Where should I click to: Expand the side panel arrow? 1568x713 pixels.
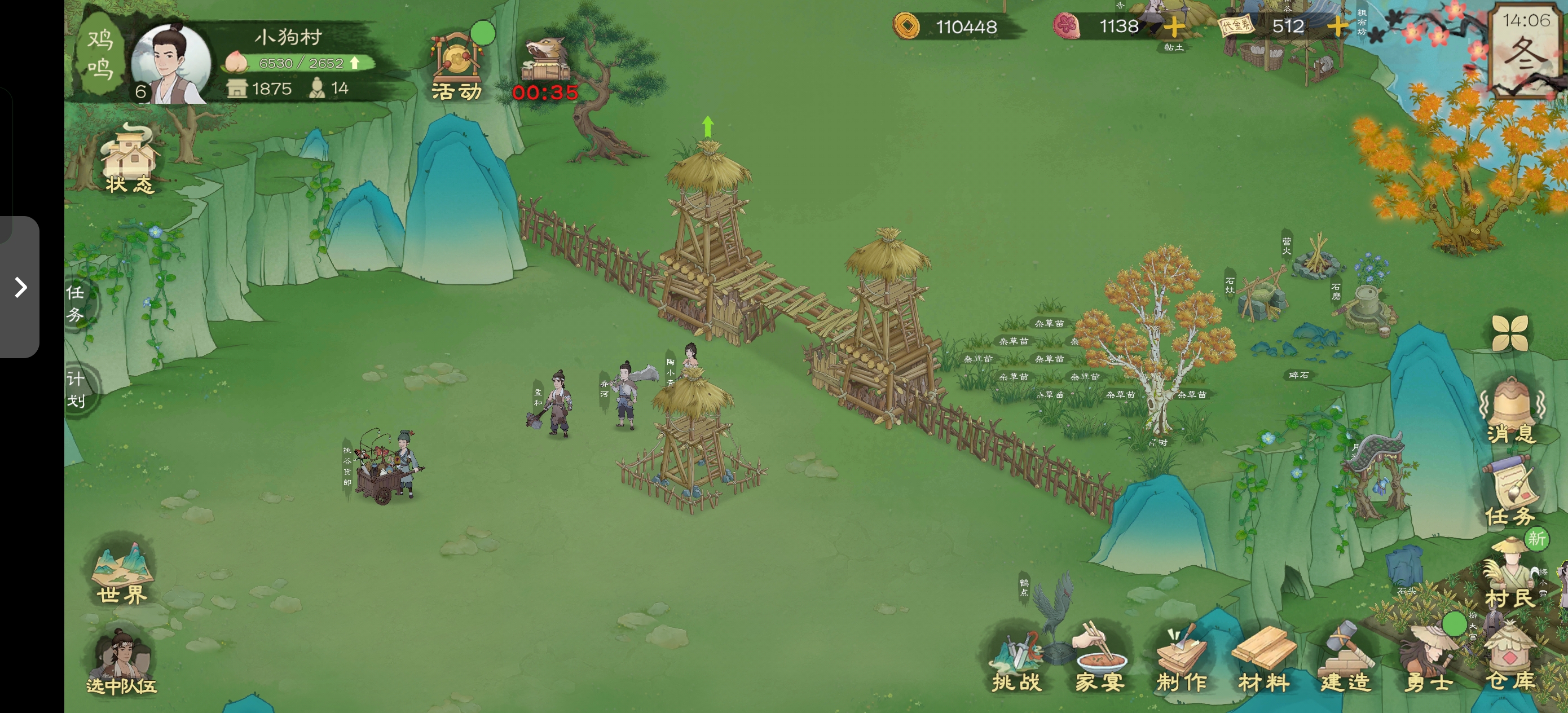tap(21, 287)
